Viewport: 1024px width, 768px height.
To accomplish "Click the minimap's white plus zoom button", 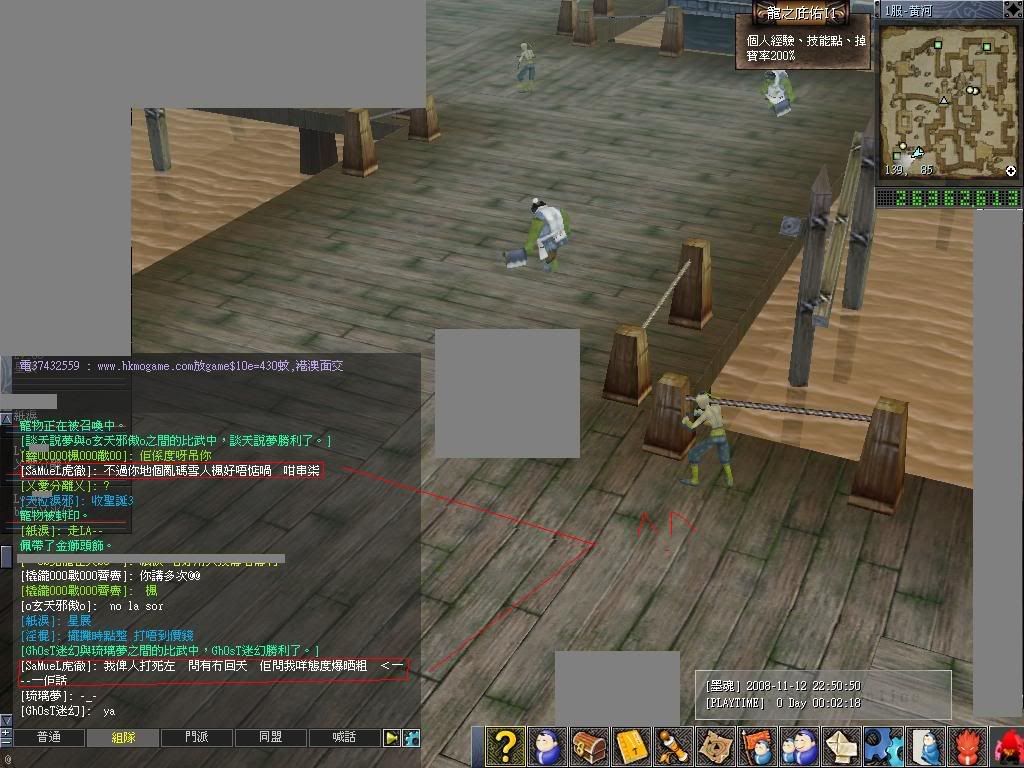I will coord(1011,171).
